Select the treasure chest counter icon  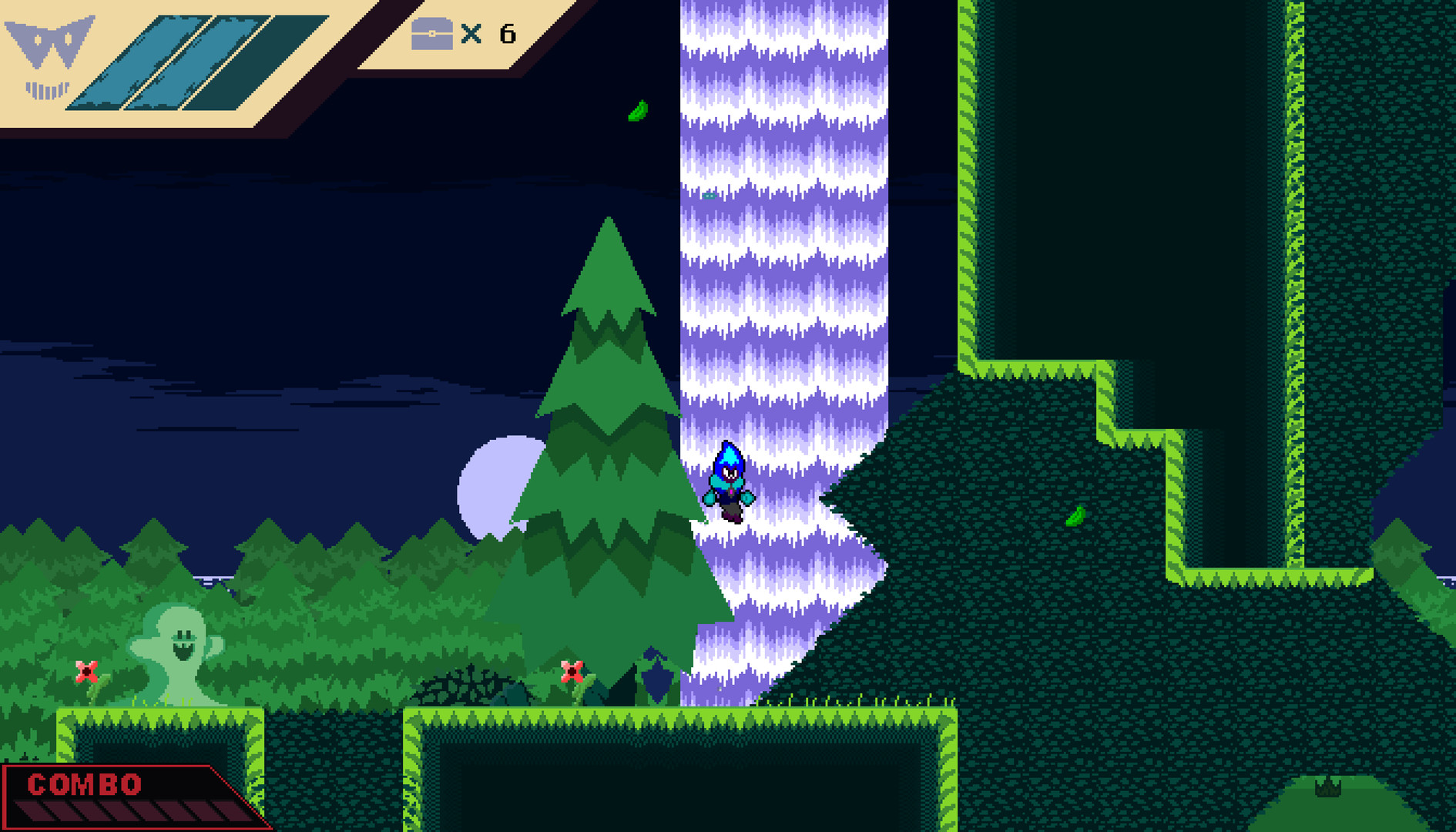431,34
